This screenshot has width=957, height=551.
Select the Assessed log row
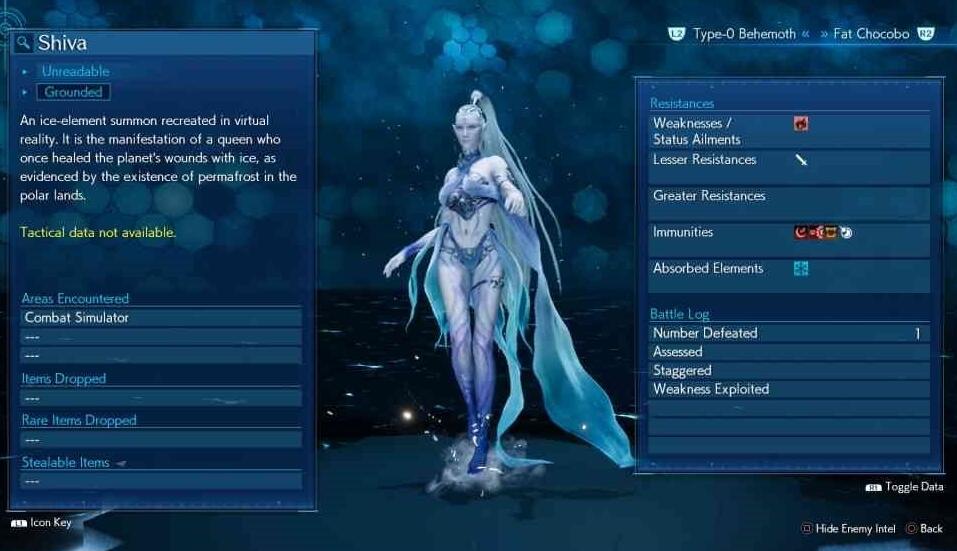[x=788, y=352]
